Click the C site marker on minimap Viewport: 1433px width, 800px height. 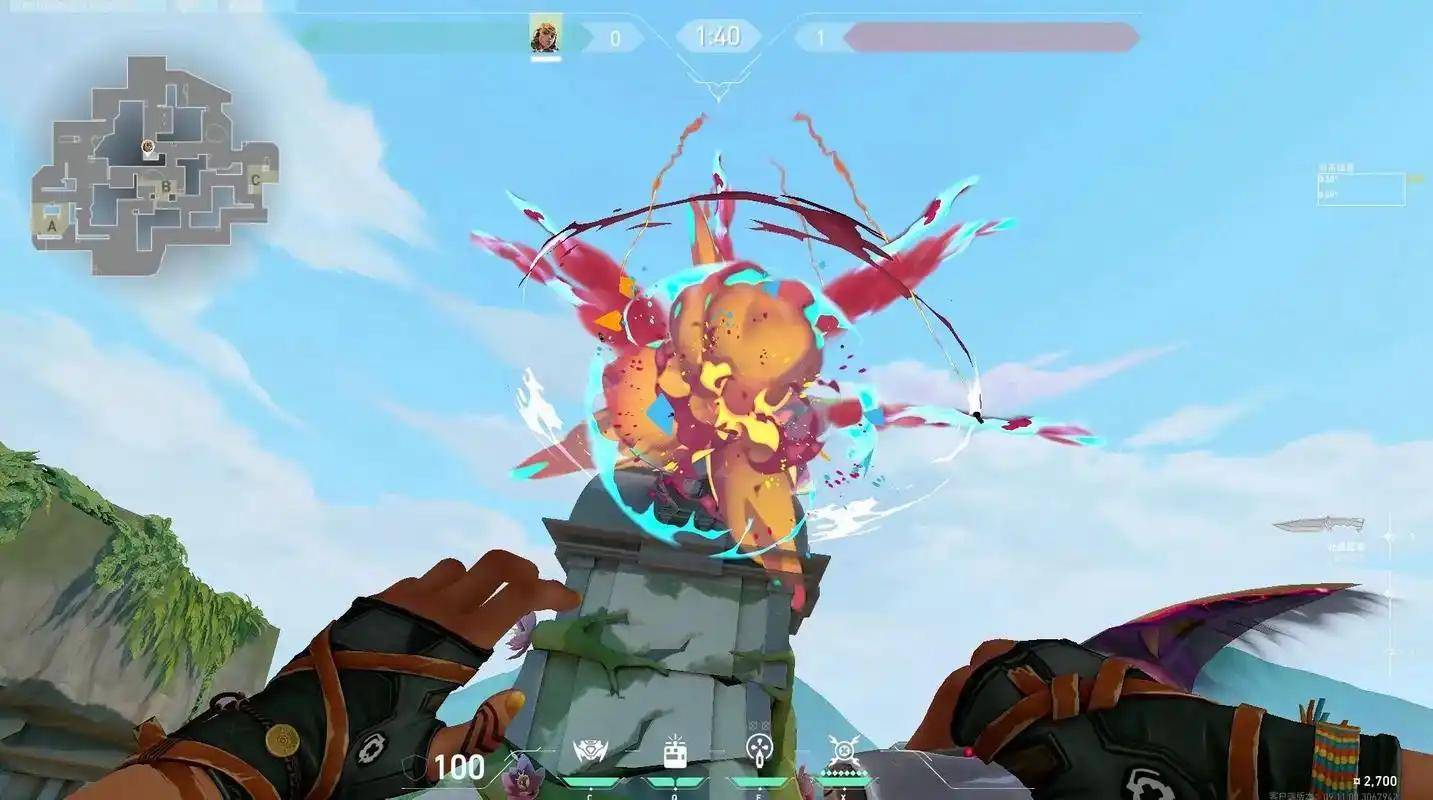tap(255, 181)
